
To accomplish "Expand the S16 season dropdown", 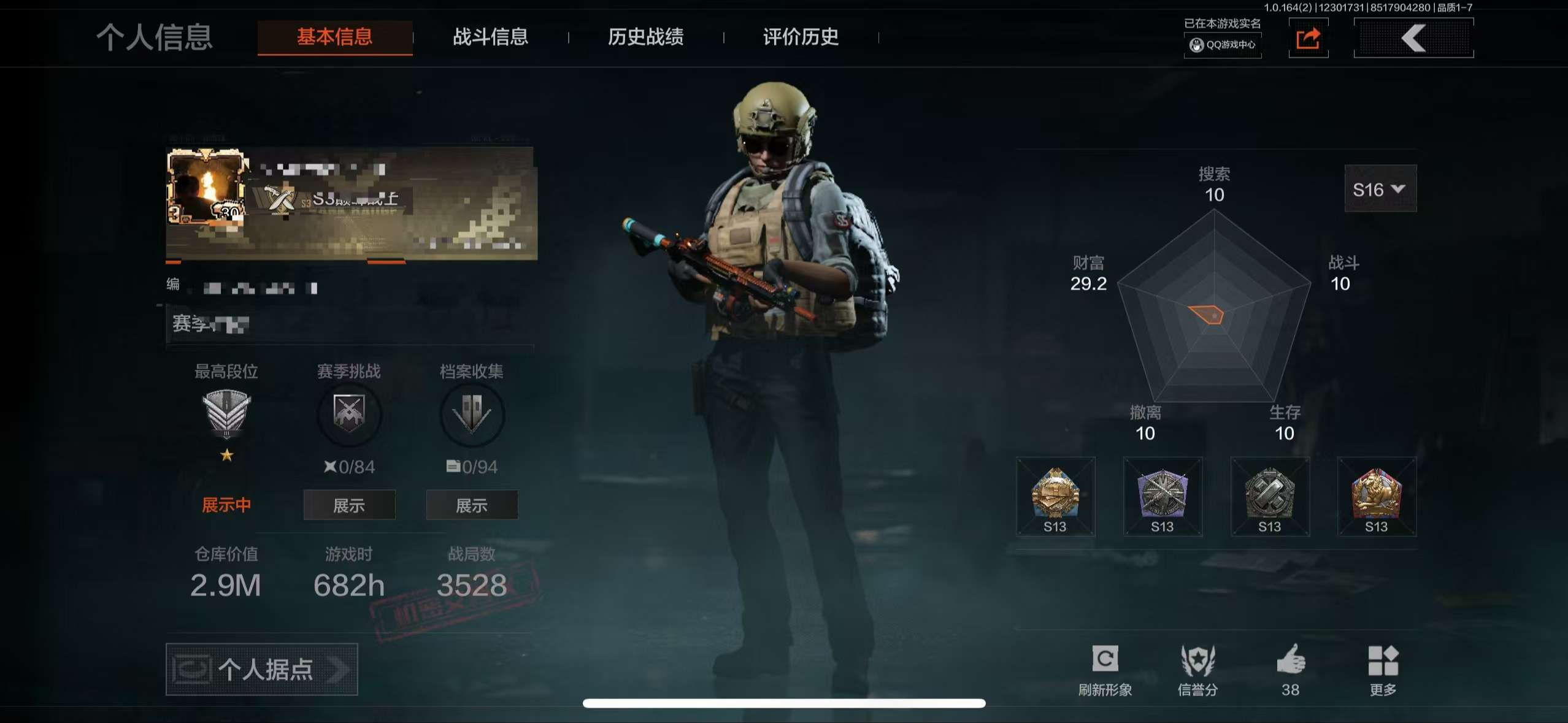I will pyautogui.click(x=1380, y=189).
